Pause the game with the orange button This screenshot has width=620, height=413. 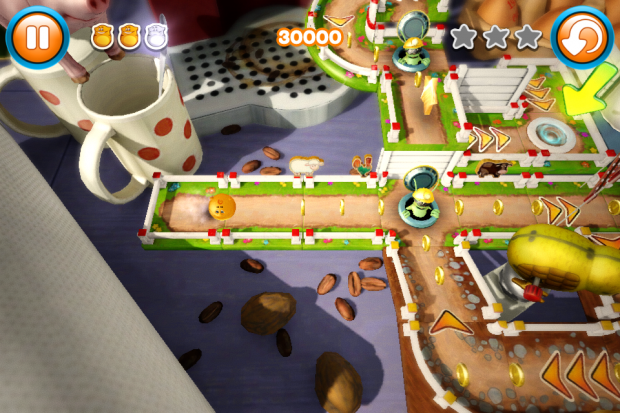[37, 36]
